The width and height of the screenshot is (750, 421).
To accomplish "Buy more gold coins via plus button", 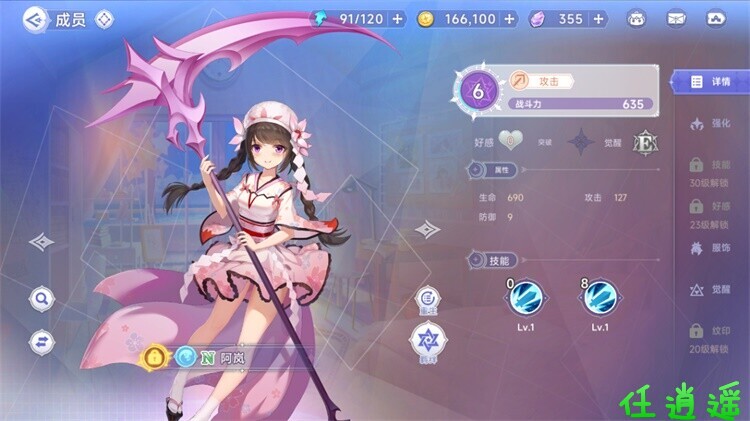I will tap(510, 19).
